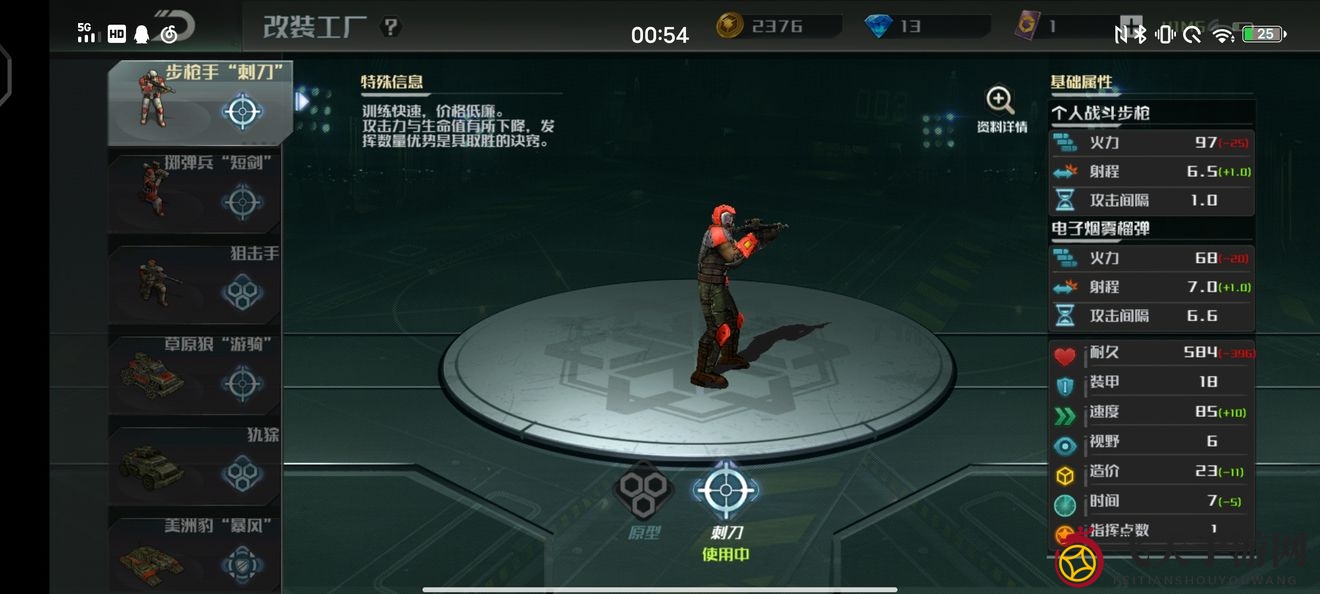1320x594 pixels.
Task: Open 资料详情 with the magnifier icon
Action: (x=1001, y=110)
